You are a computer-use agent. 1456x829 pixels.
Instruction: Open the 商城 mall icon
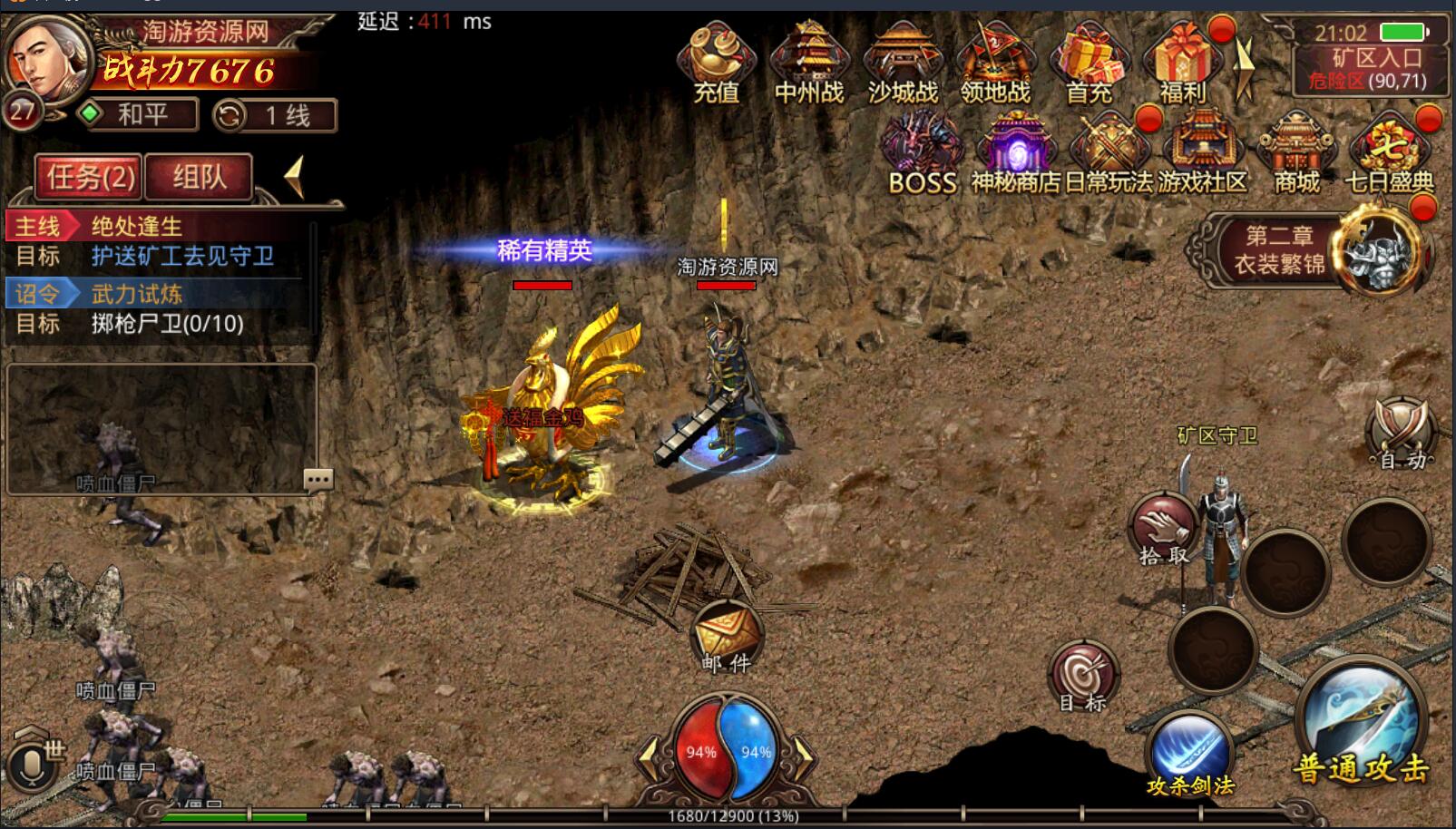tap(1295, 151)
